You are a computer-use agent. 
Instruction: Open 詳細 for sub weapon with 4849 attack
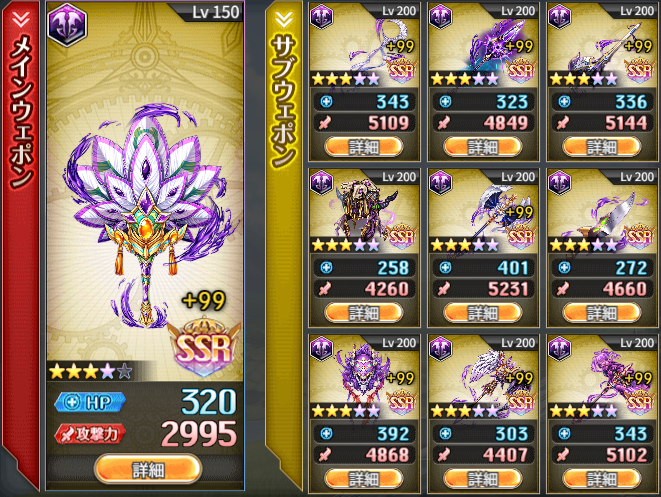pyautogui.click(x=482, y=146)
